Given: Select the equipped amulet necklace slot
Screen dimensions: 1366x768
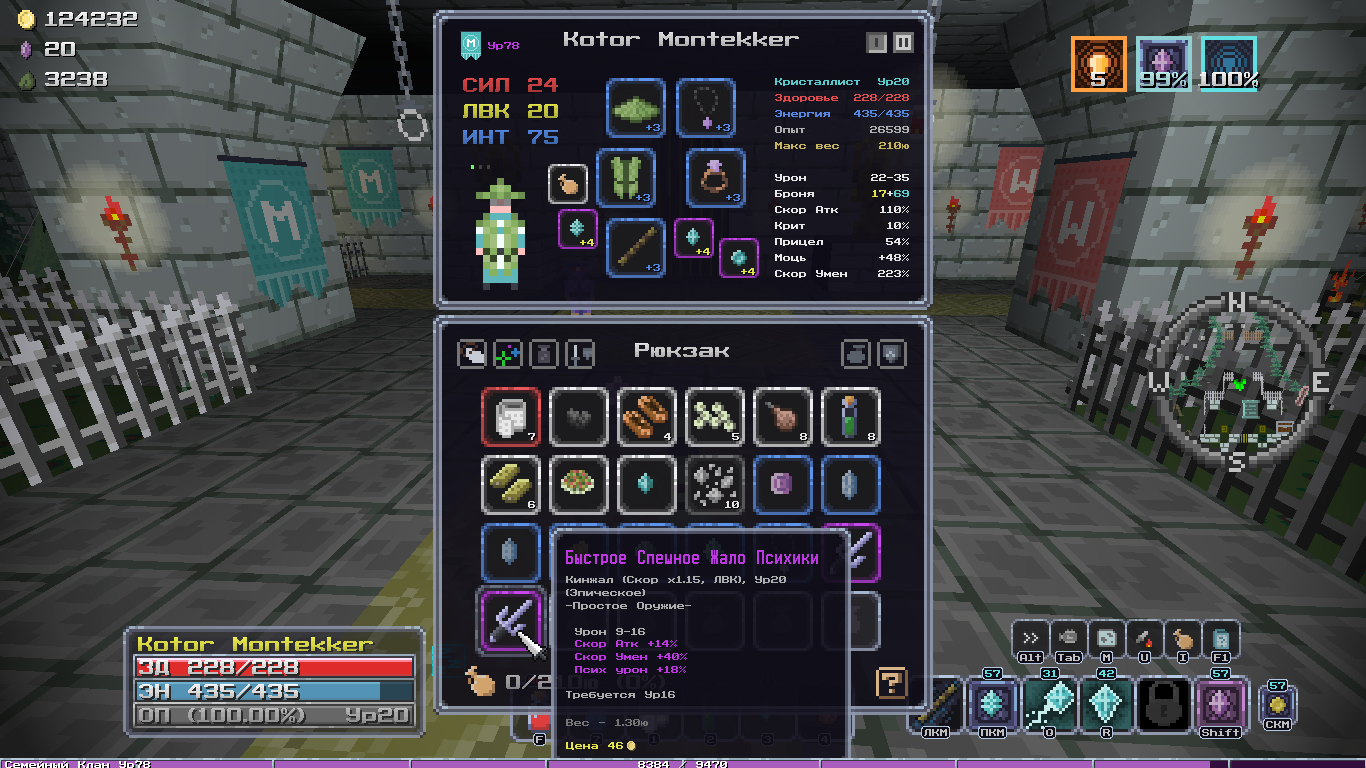Looking at the screenshot, I should click(x=706, y=108).
